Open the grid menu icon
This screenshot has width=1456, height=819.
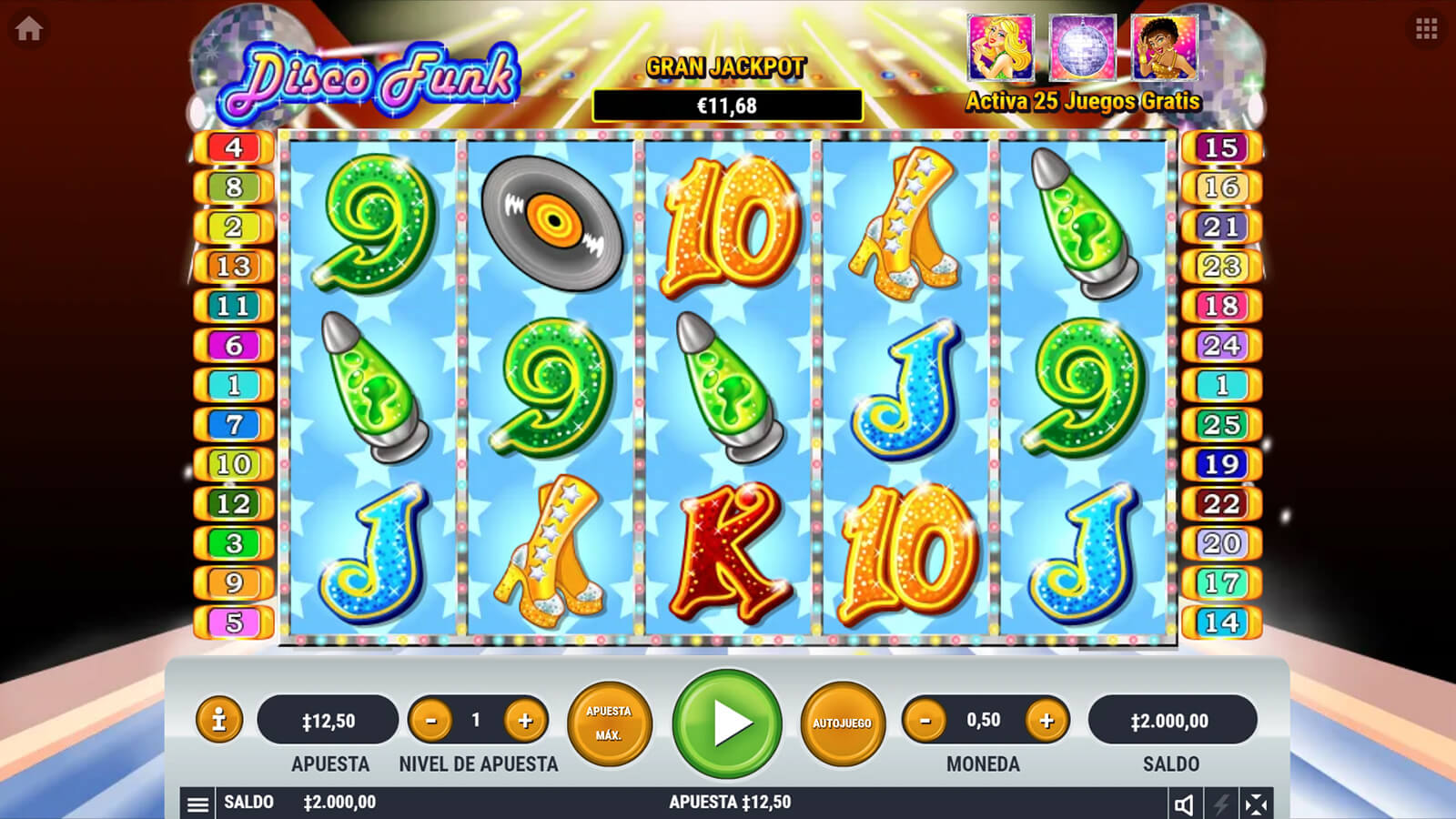point(1426,29)
